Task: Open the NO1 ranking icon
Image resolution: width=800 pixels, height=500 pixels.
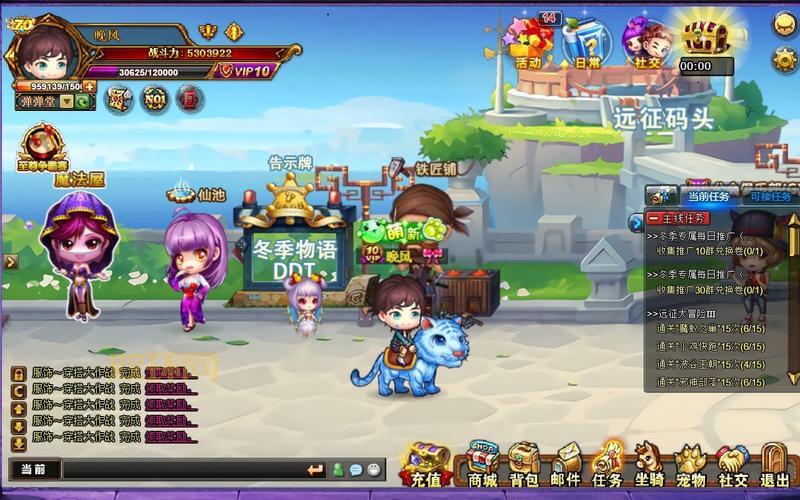Action: [154, 99]
